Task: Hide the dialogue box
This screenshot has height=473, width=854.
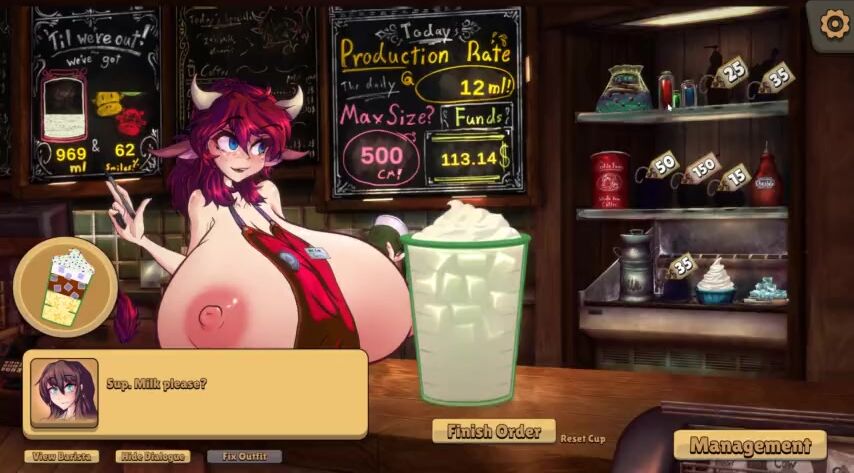Action: coord(152,456)
